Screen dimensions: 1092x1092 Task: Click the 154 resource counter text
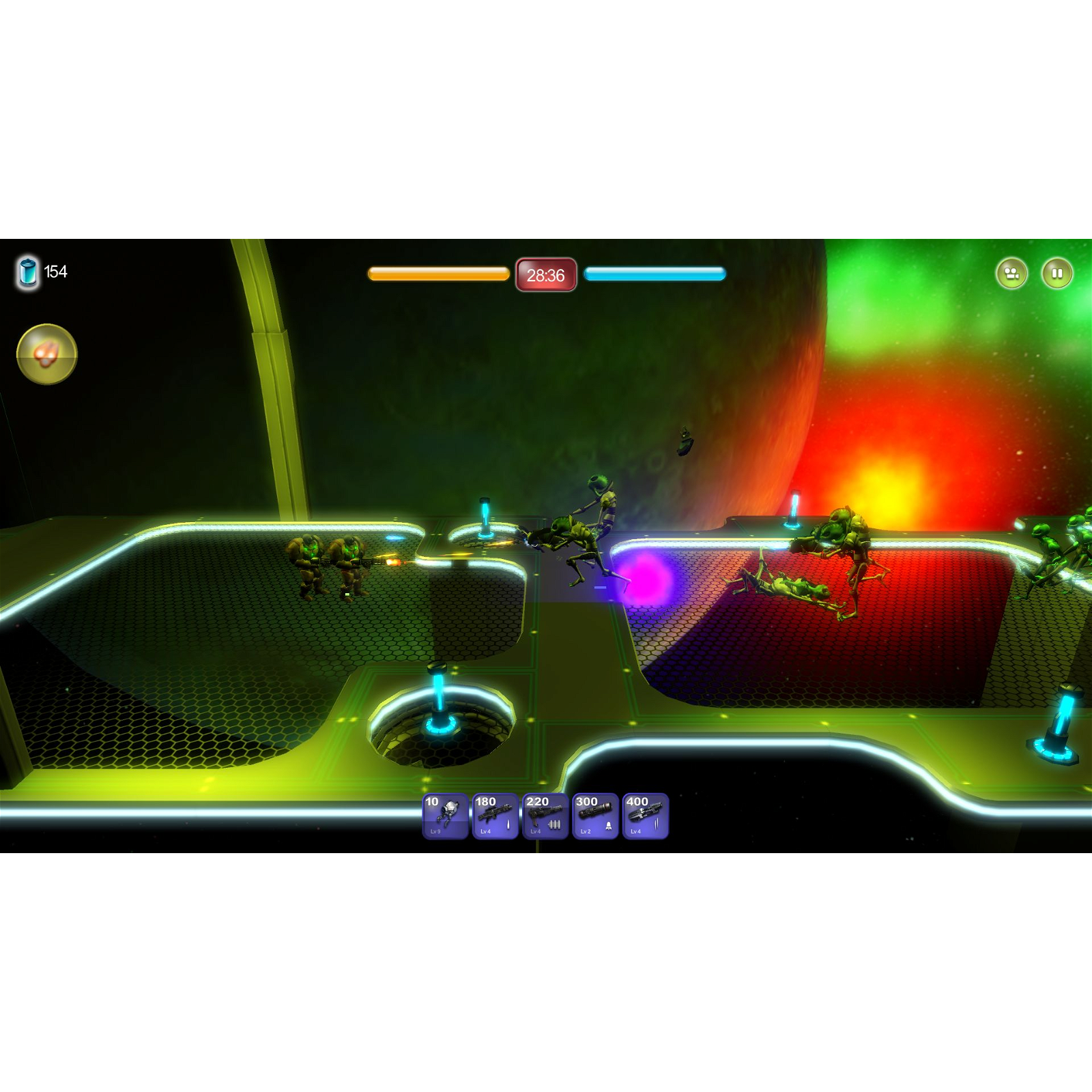tap(56, 270)
